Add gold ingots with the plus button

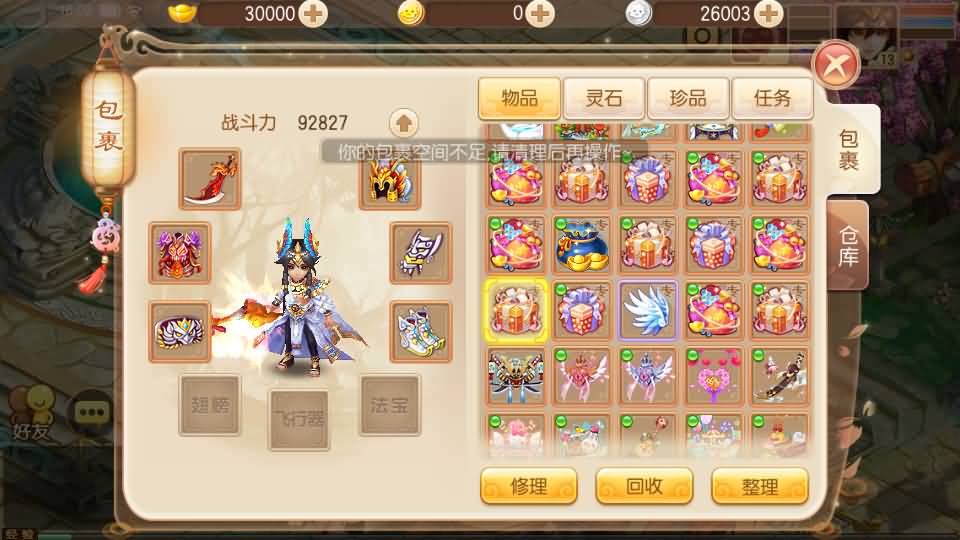(313, 14)
